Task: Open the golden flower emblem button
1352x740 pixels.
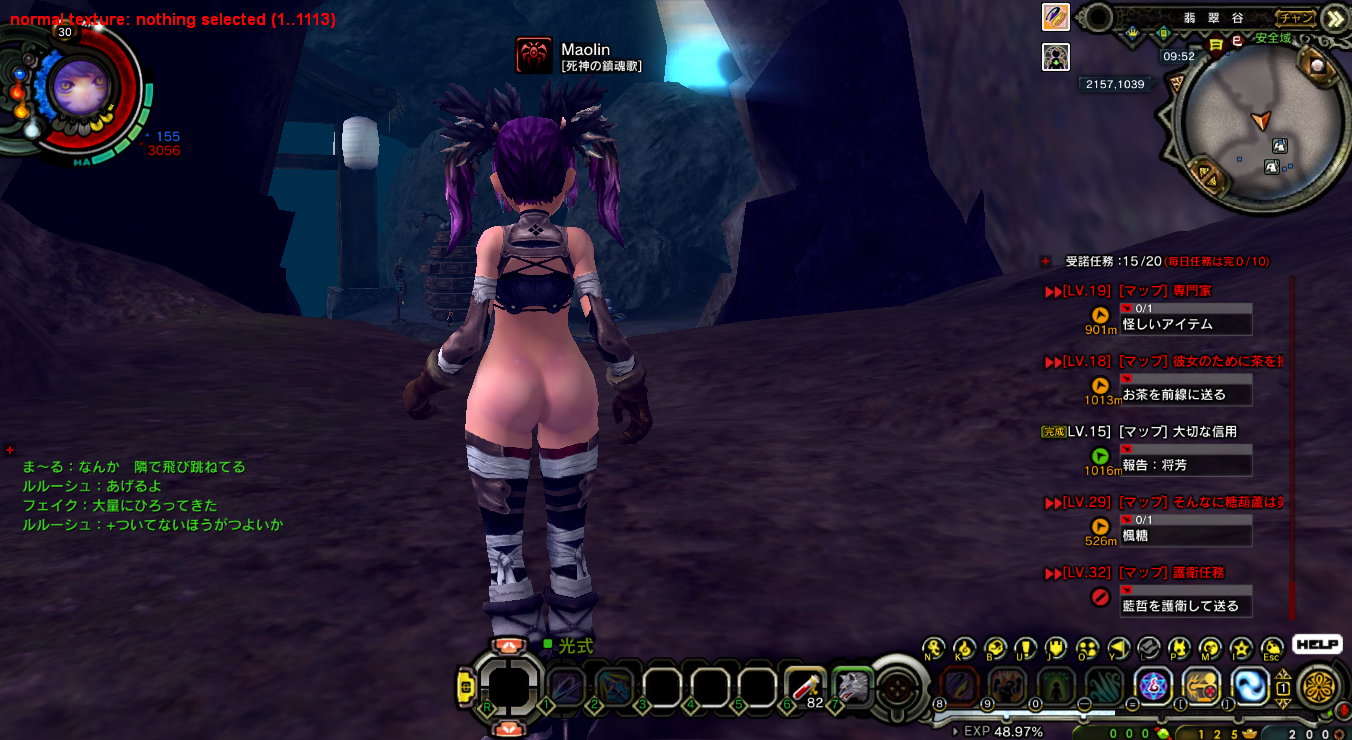Action: (x=1318, y=688)
